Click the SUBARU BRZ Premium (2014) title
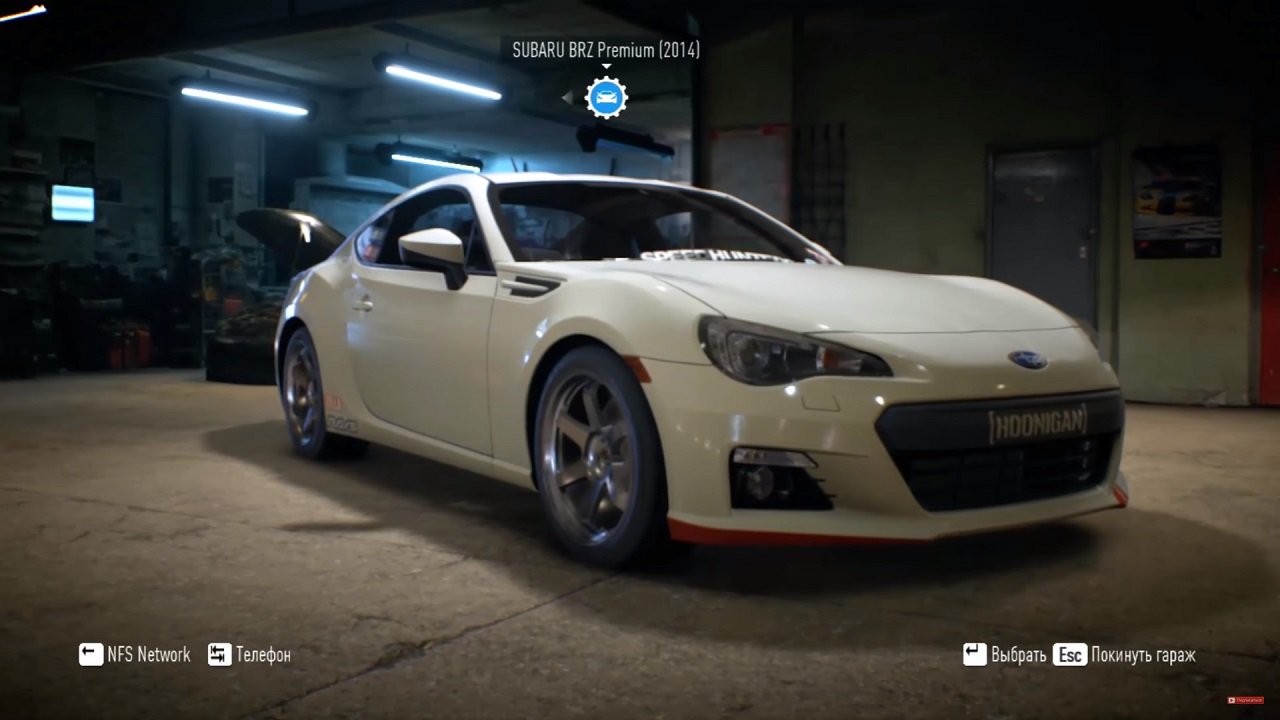This screenshot has height=720, width=1280. tap(605, 47)
